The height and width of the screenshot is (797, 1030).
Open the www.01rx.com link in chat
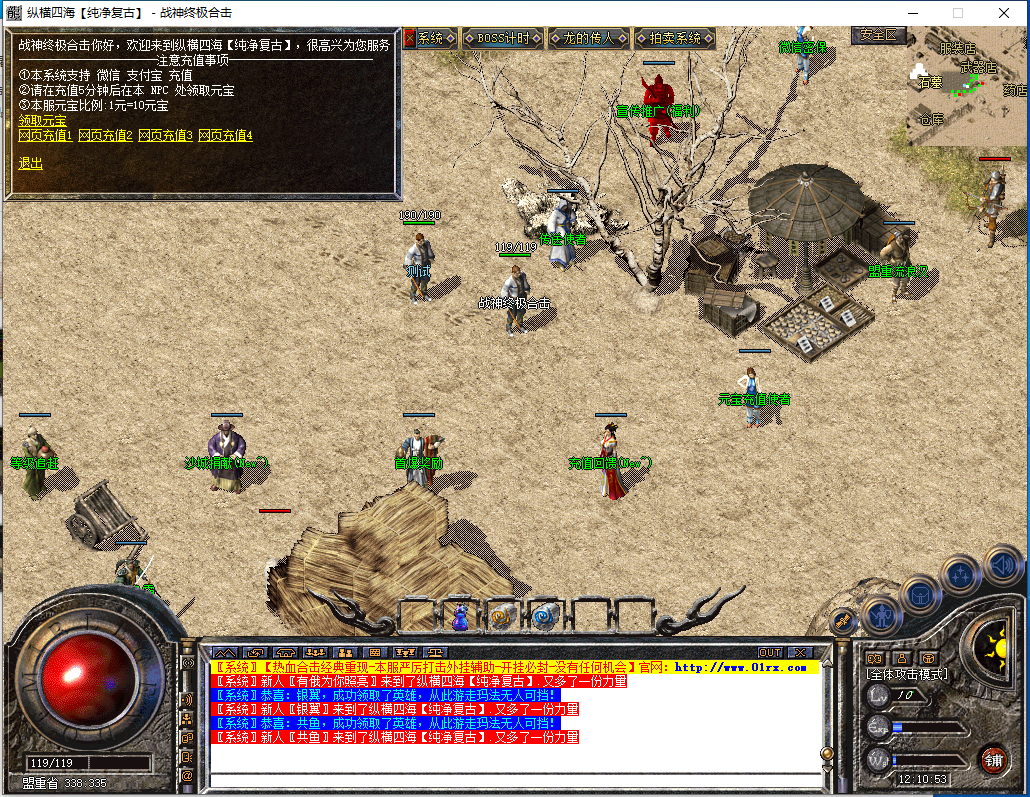740,667
